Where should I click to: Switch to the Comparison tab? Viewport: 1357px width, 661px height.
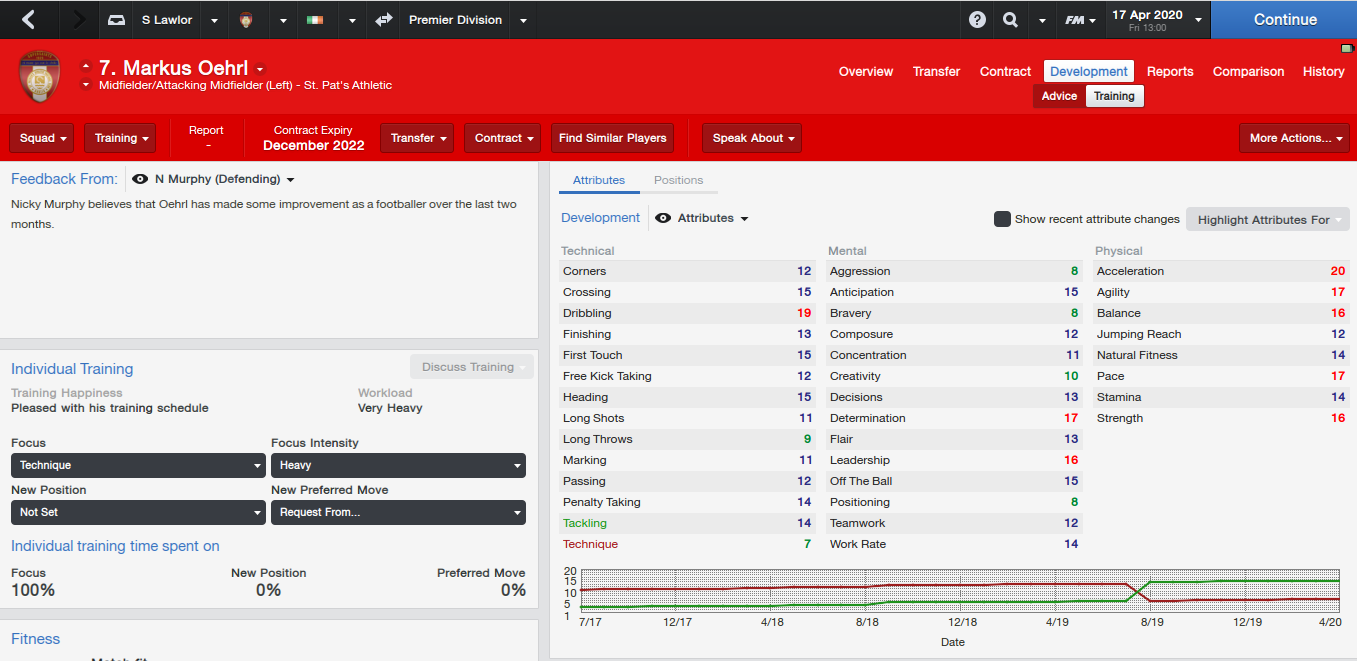(x=1248, y=71)
